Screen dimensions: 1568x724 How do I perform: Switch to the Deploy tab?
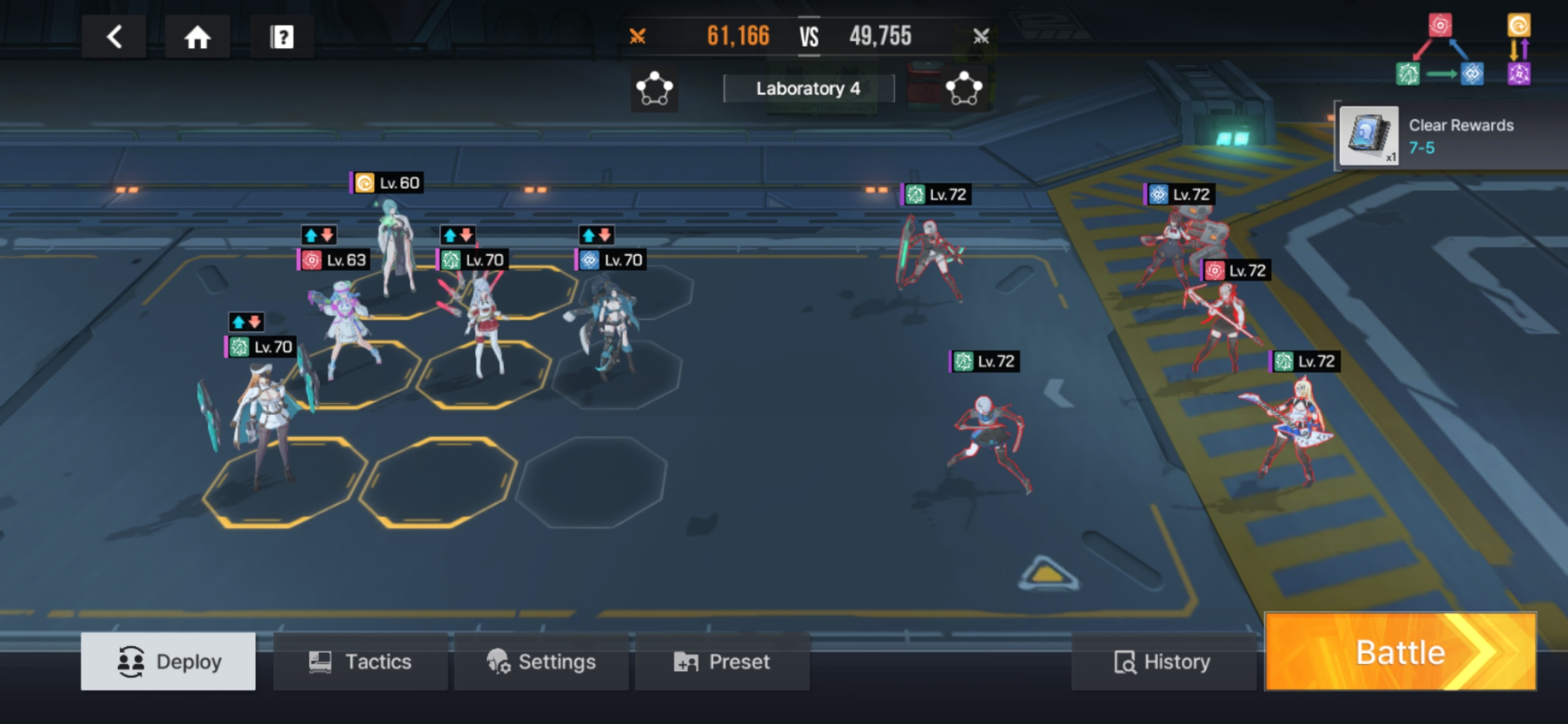pyautogui.click(x=168, y=662)
